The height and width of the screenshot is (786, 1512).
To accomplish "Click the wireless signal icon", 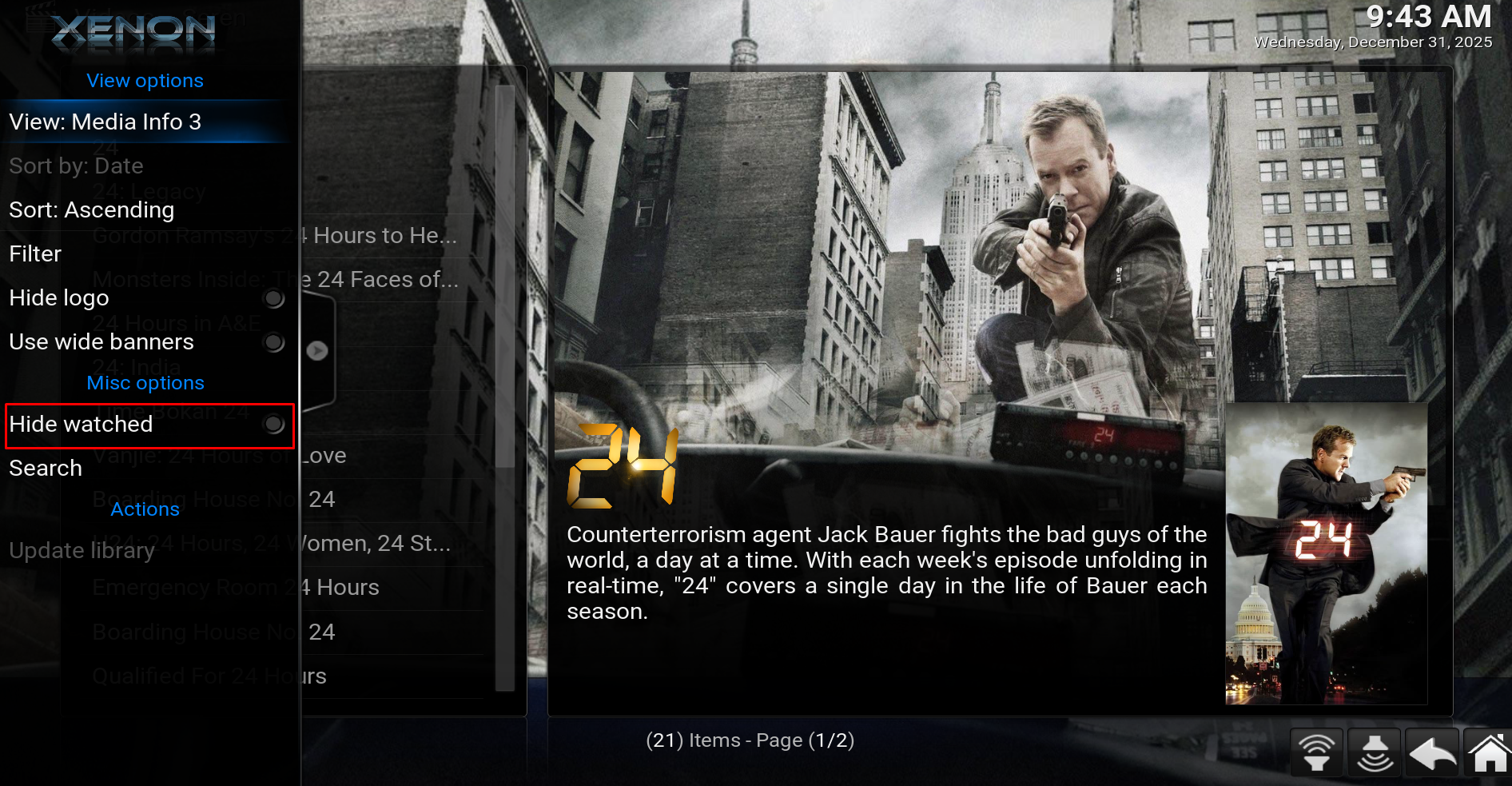I will pyautogui.click(x=1316, y=753).
